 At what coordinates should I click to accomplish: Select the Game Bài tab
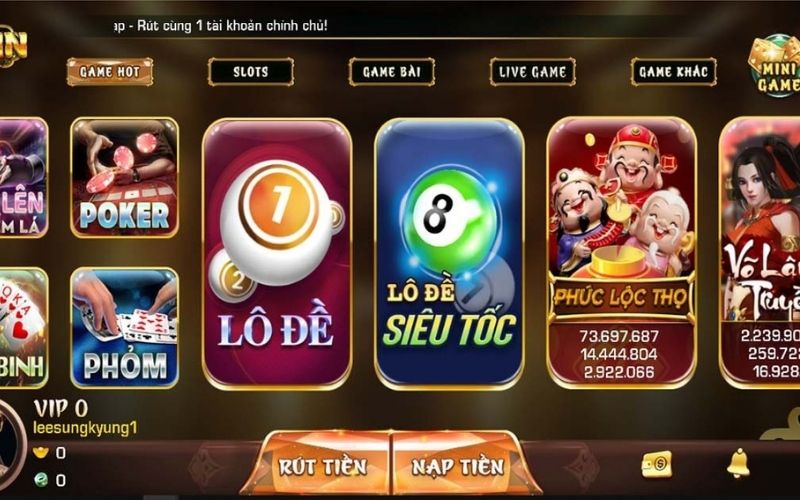(x=391, y=72)
